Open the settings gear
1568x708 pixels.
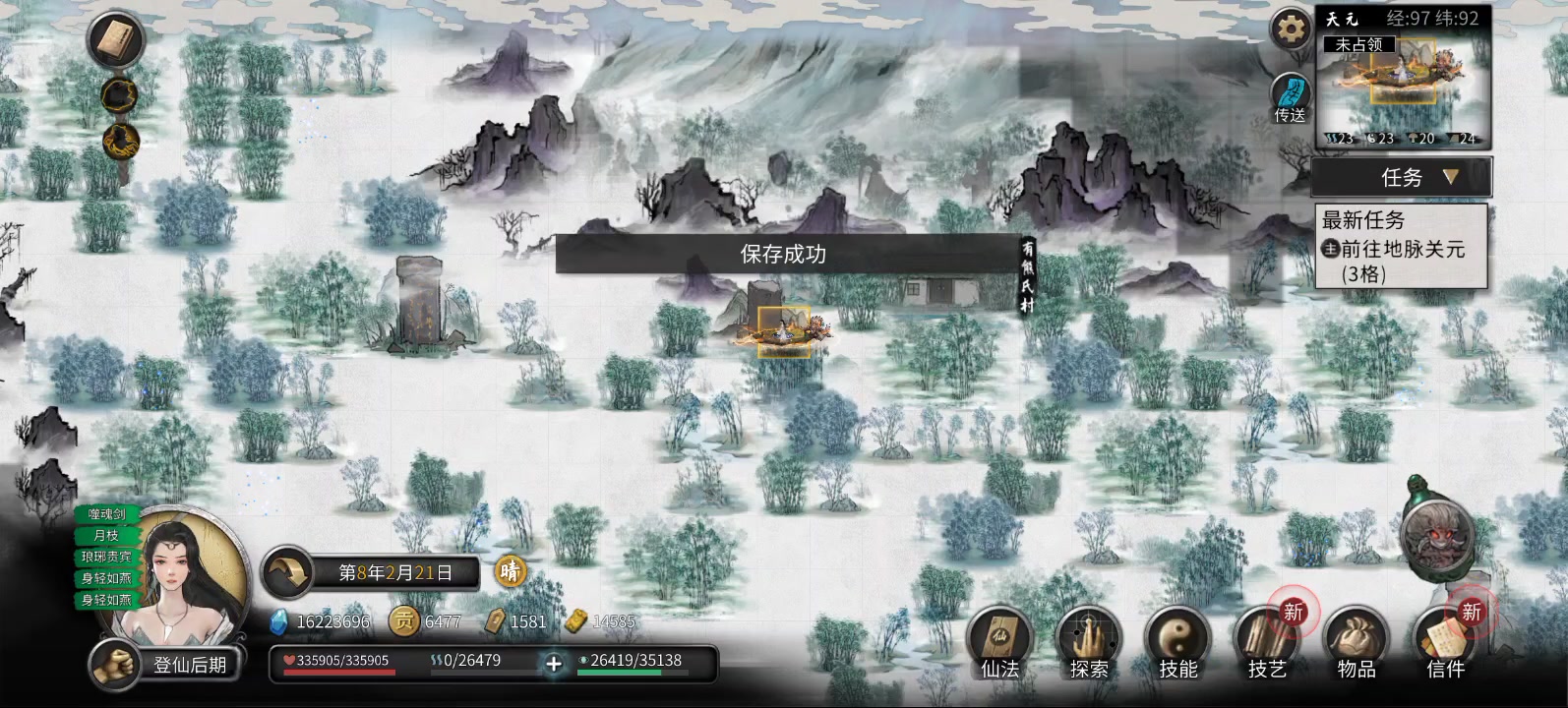1291,29
